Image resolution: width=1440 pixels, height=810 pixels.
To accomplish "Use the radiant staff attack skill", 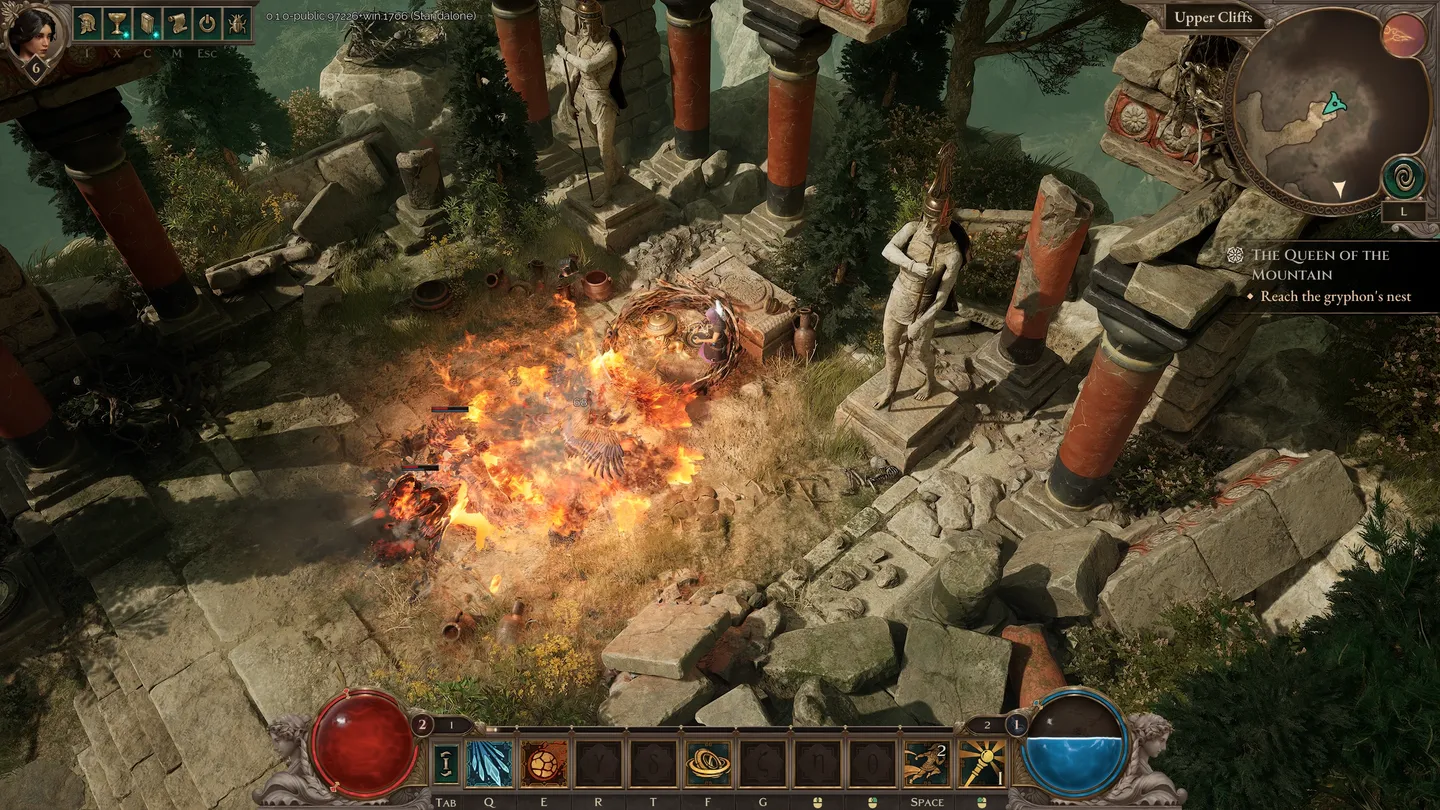I will click(982, 764).
